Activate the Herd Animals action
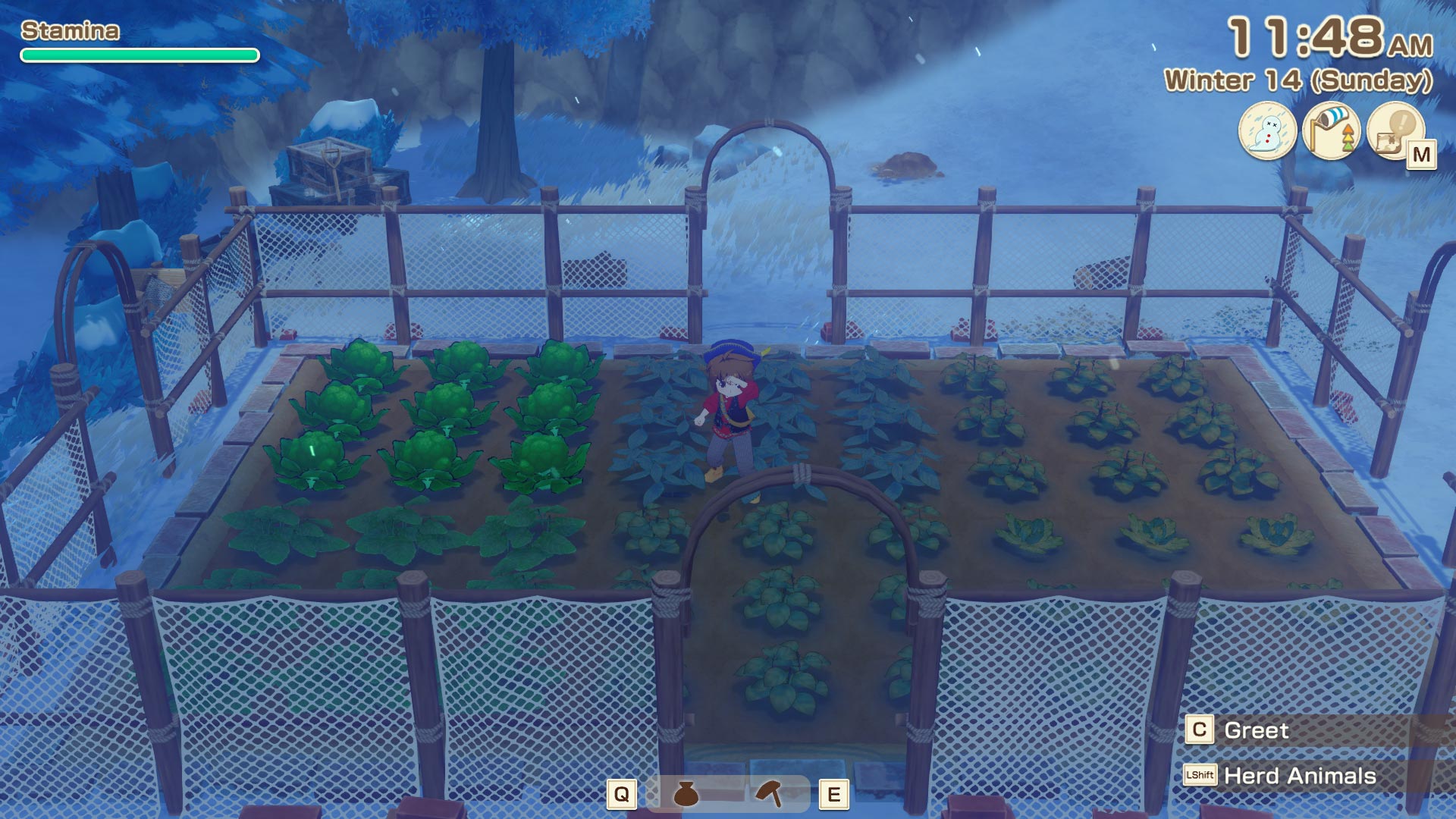Image resolution: width=1456 pixels, height=819 pixels. 1299,776
